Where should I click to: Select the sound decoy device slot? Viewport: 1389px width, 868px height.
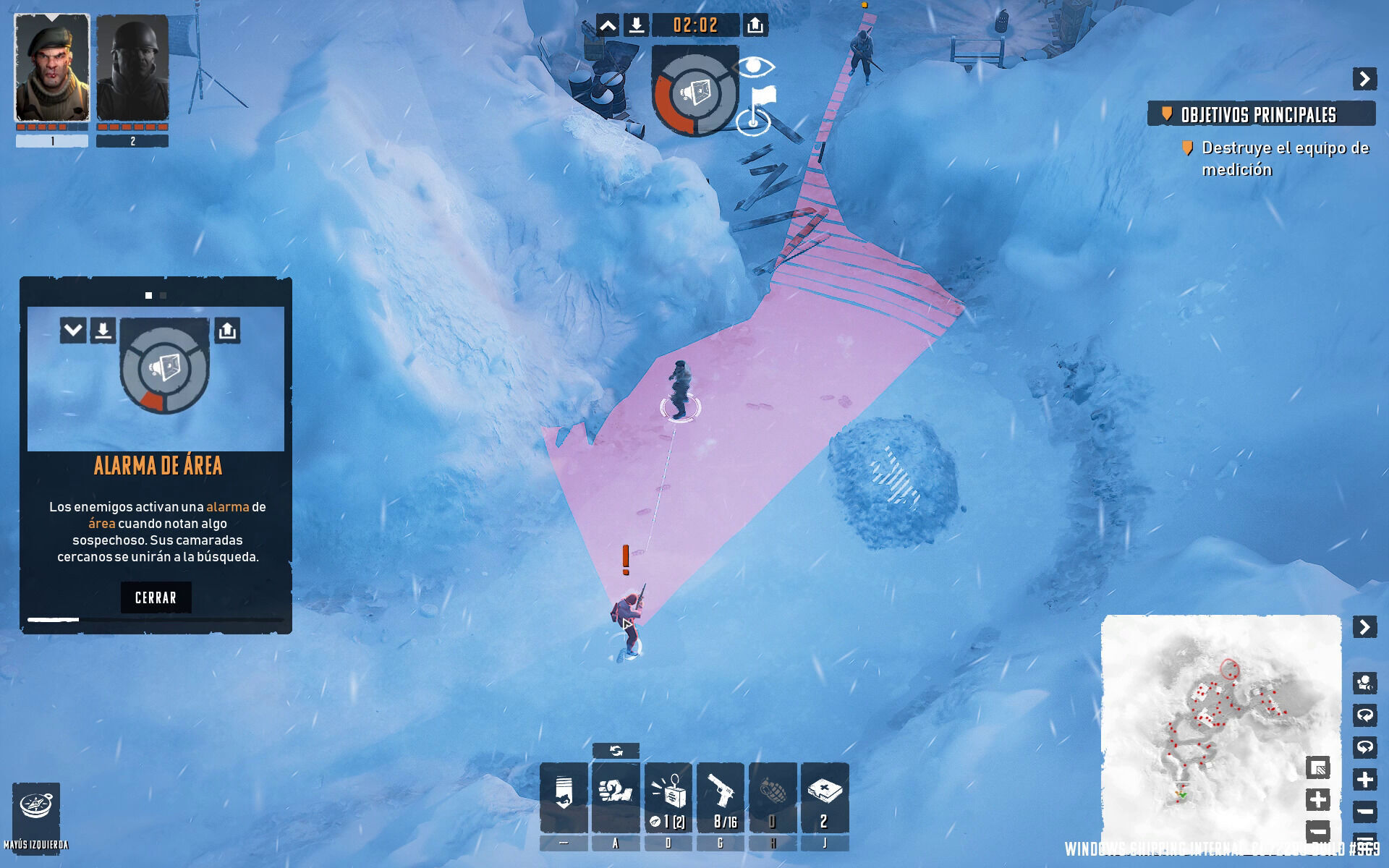pos(668,796)
